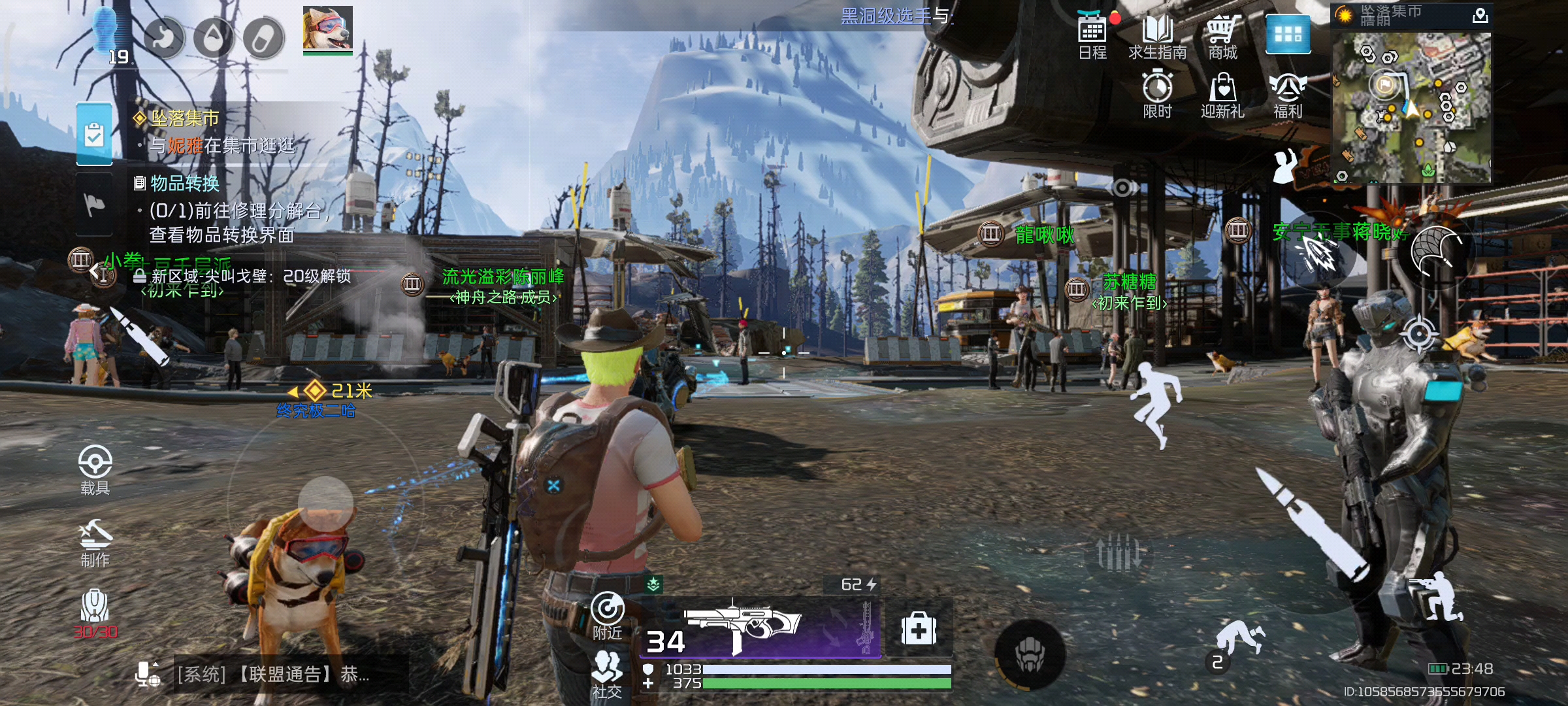This screenshot has height=706, width=1568.
Task: Open the 制作 crafting menu
Action: [95, 543]
